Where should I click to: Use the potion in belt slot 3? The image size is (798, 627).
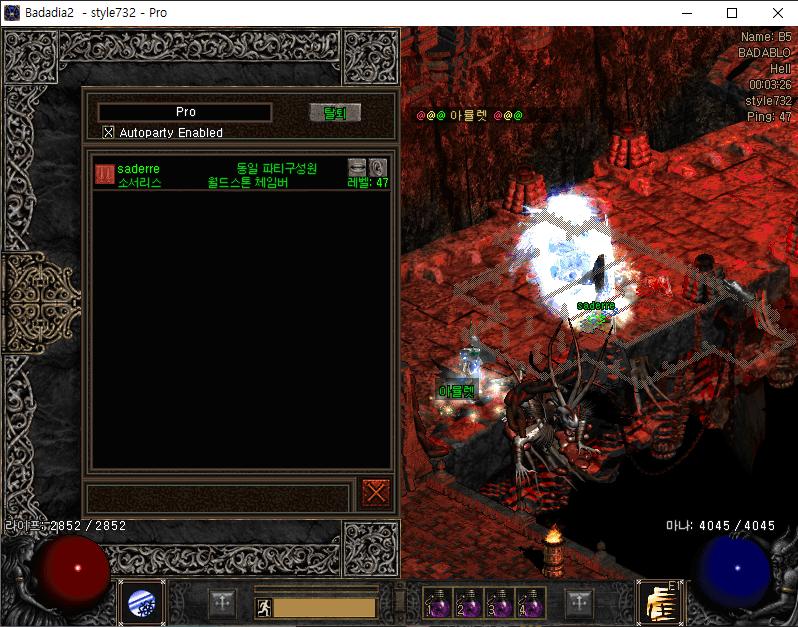pyautogui.click(x=497, y=602)
